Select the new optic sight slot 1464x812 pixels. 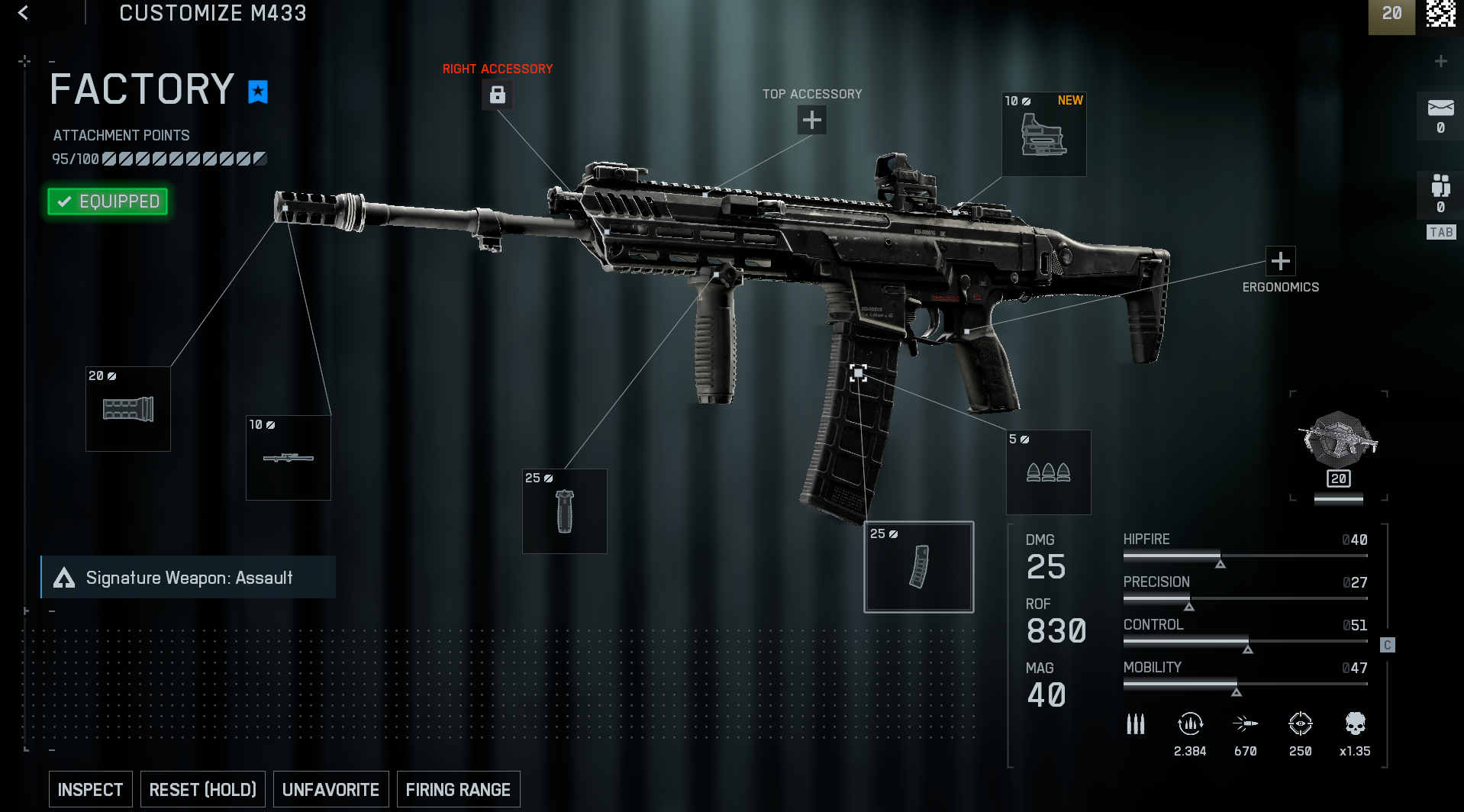click(1043, 135)
